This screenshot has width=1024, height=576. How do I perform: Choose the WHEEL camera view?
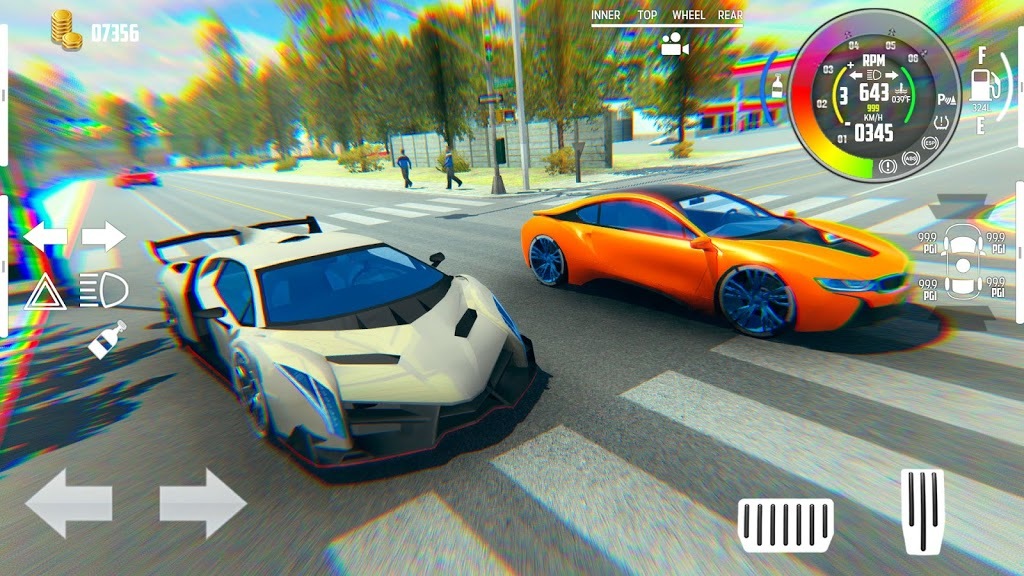(688, 15)
